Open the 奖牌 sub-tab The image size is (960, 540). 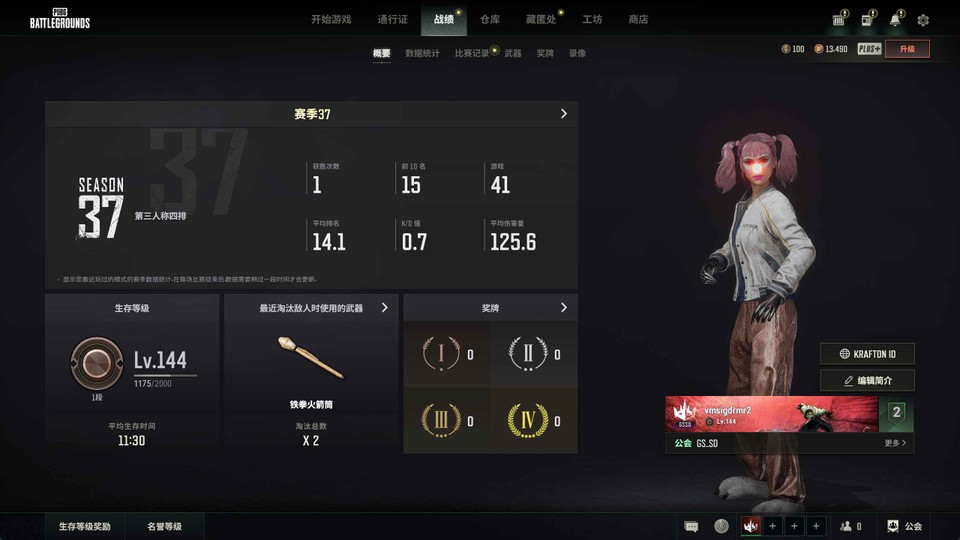545,53
